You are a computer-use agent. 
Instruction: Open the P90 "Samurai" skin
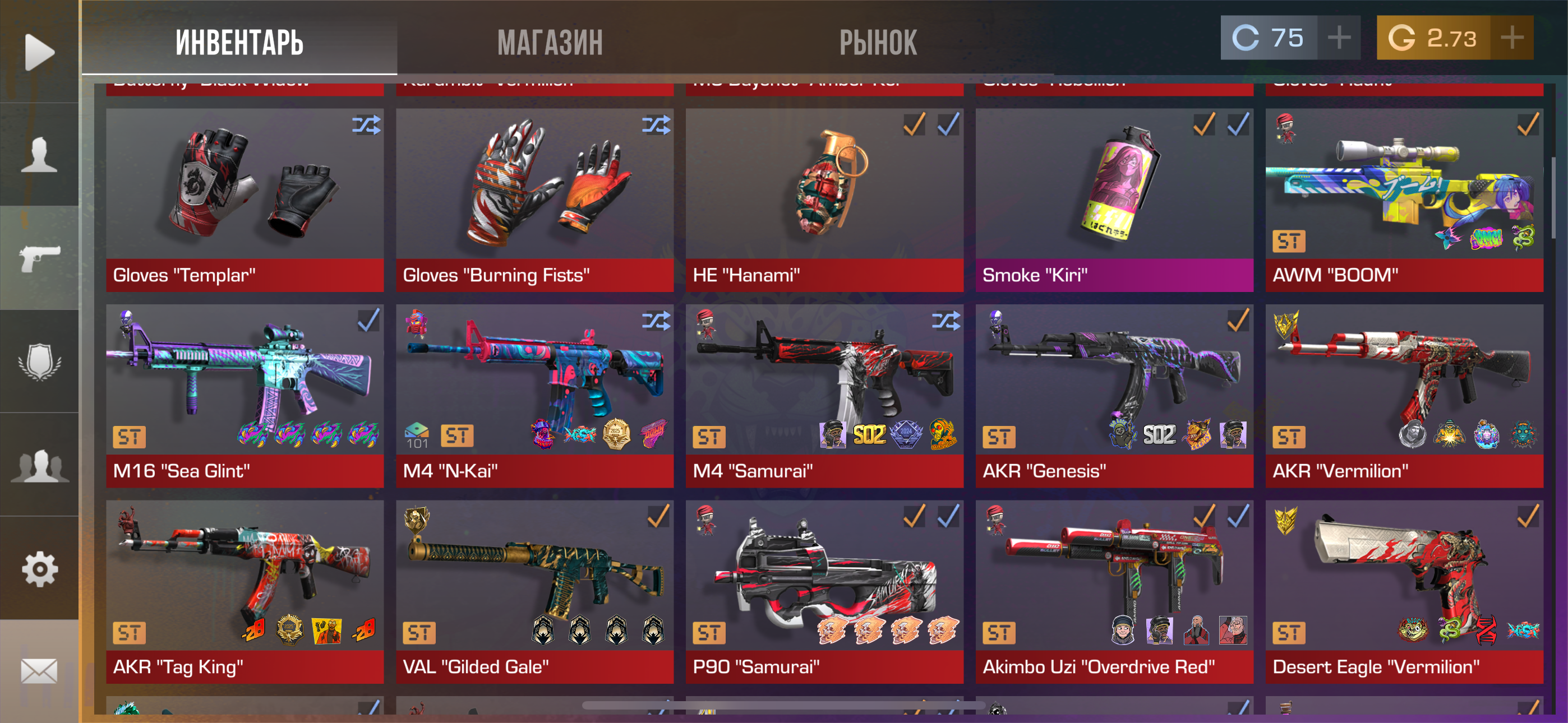(824, 591)
